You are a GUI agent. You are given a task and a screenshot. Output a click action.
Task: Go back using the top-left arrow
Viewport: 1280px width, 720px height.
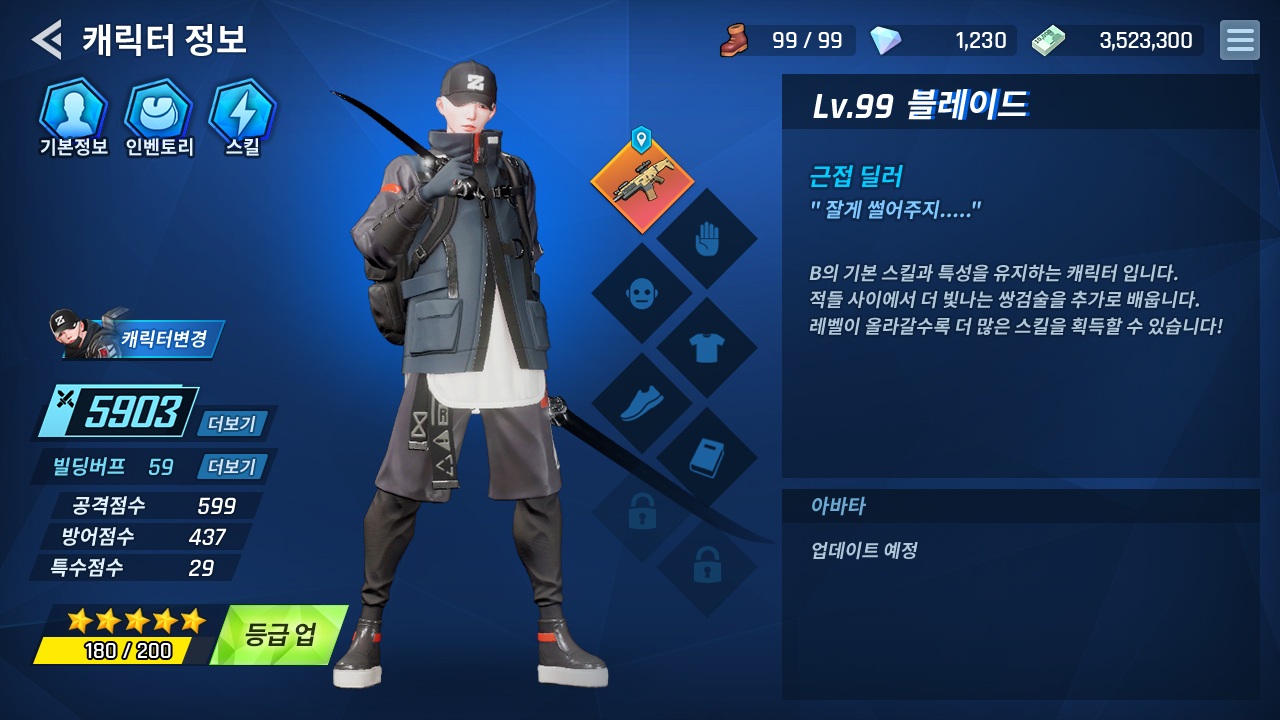coord(46,40)
